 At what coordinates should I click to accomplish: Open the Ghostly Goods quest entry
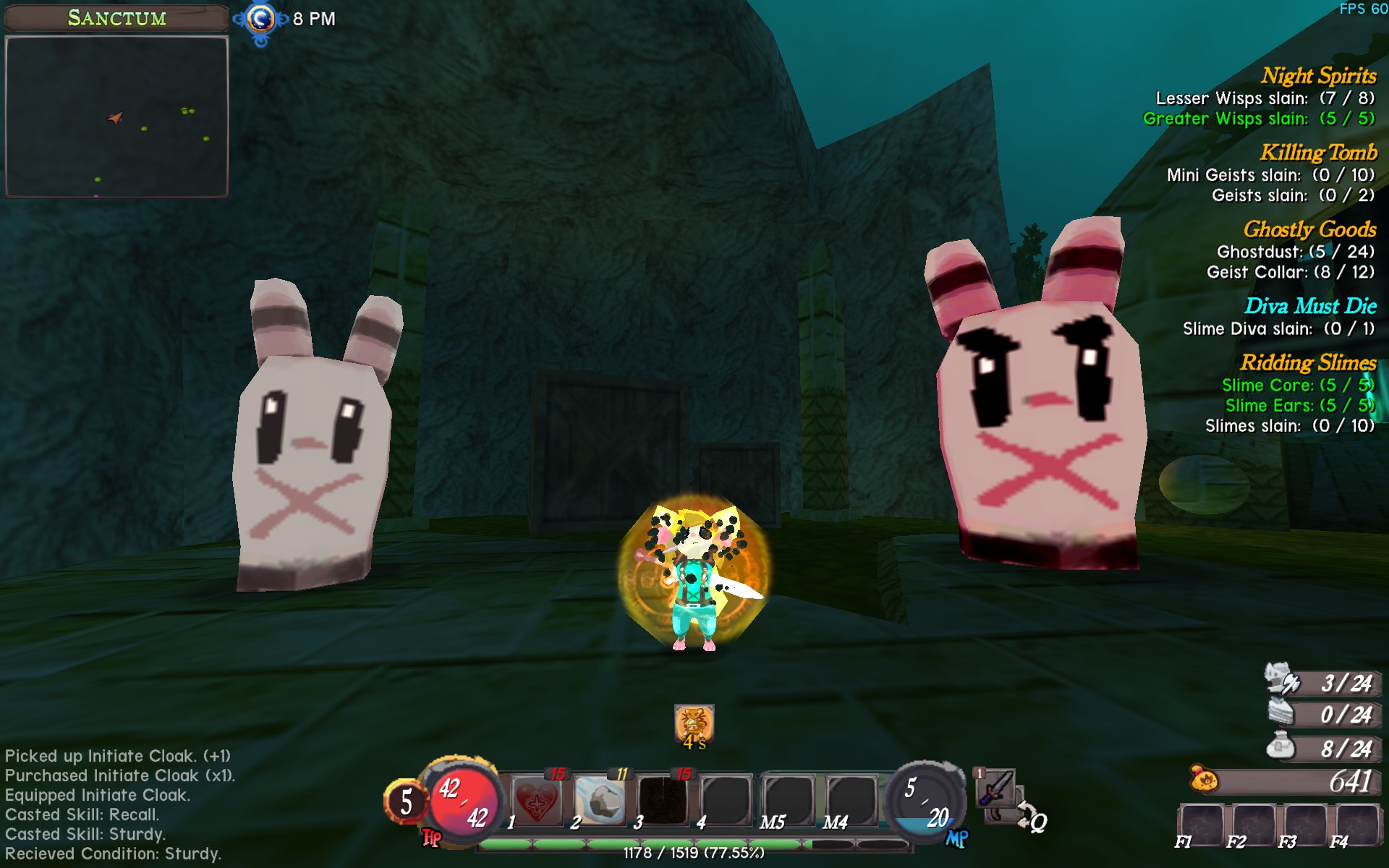[x=1309, y=229]
